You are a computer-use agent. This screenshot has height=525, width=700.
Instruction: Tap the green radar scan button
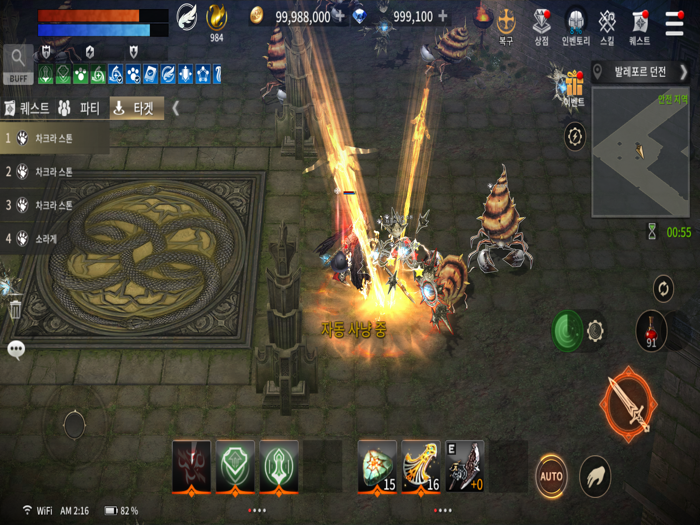click(x=569, y=331)
